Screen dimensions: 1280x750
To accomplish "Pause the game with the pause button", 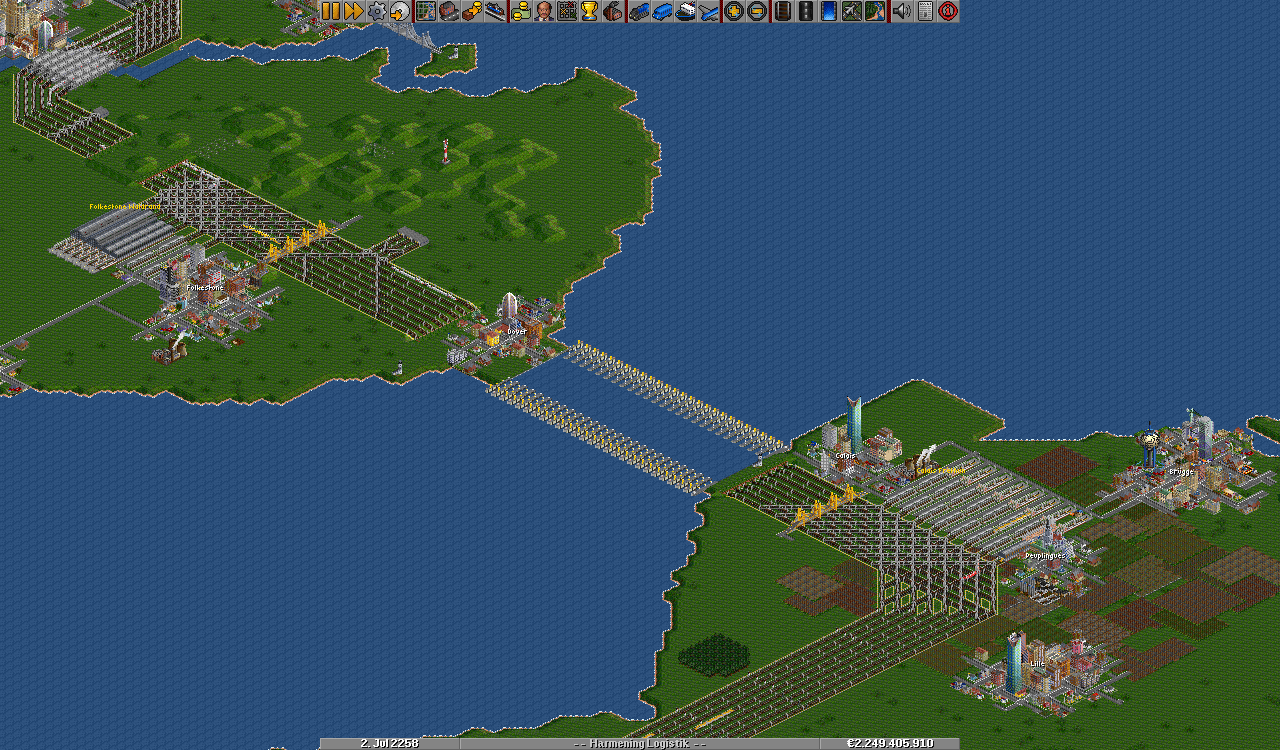I will tap(331, 11).
